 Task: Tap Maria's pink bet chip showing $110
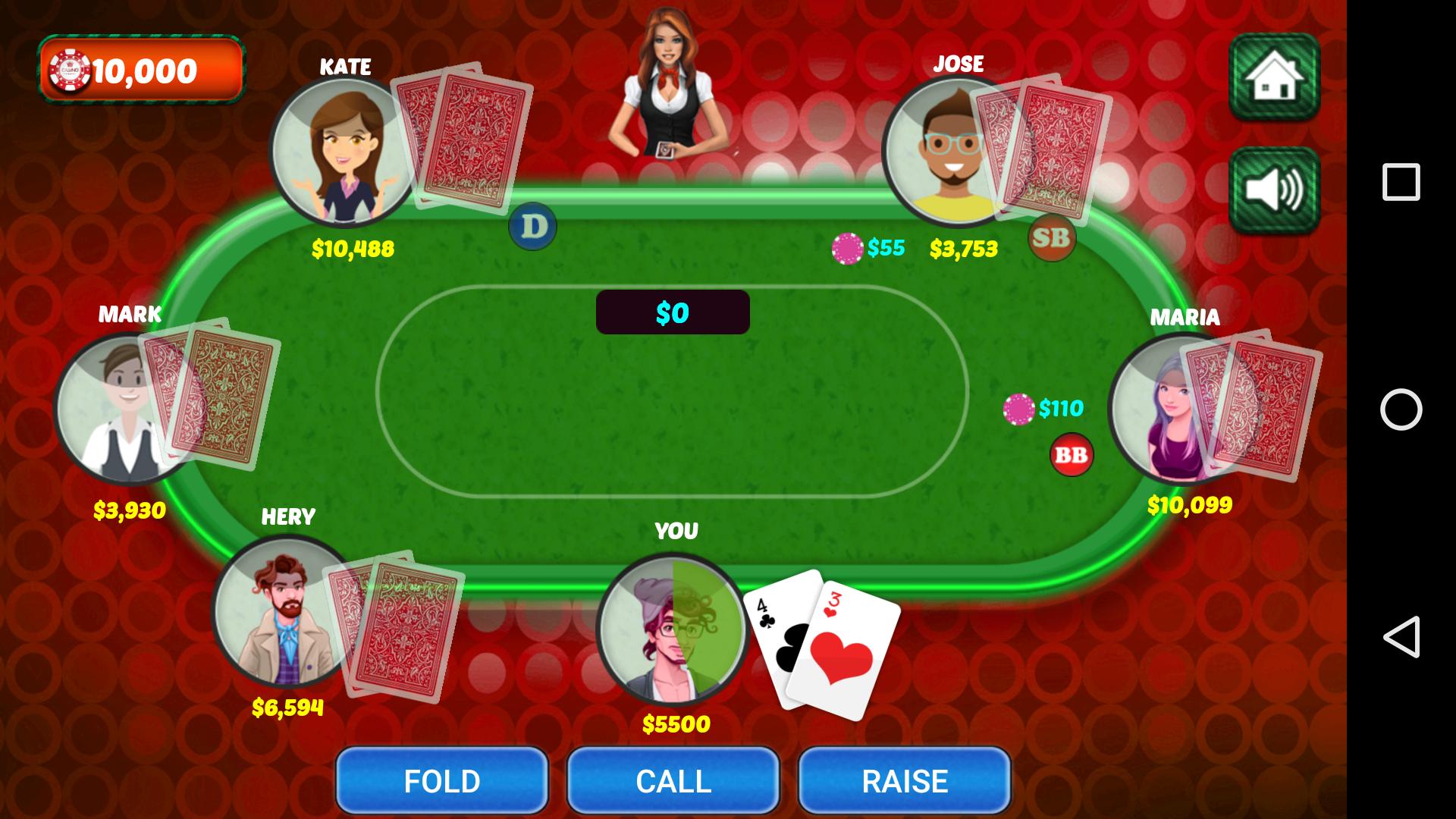[1018, 408]
